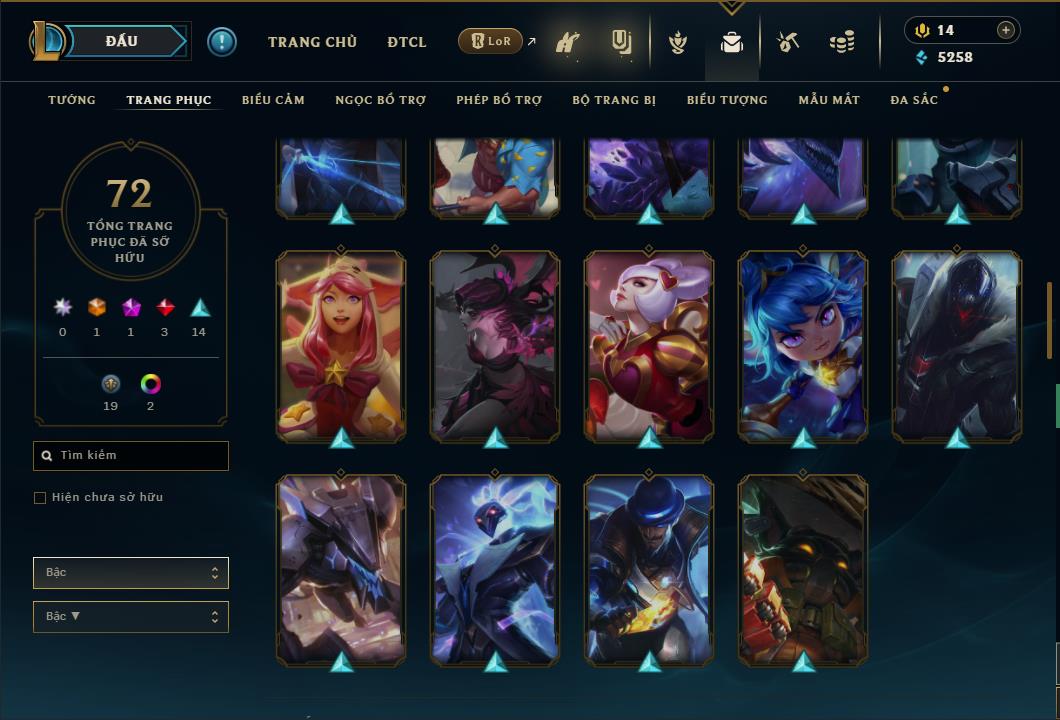
Task: Click the Tìm kiếm search field
Action: click(x=131, y=456)
